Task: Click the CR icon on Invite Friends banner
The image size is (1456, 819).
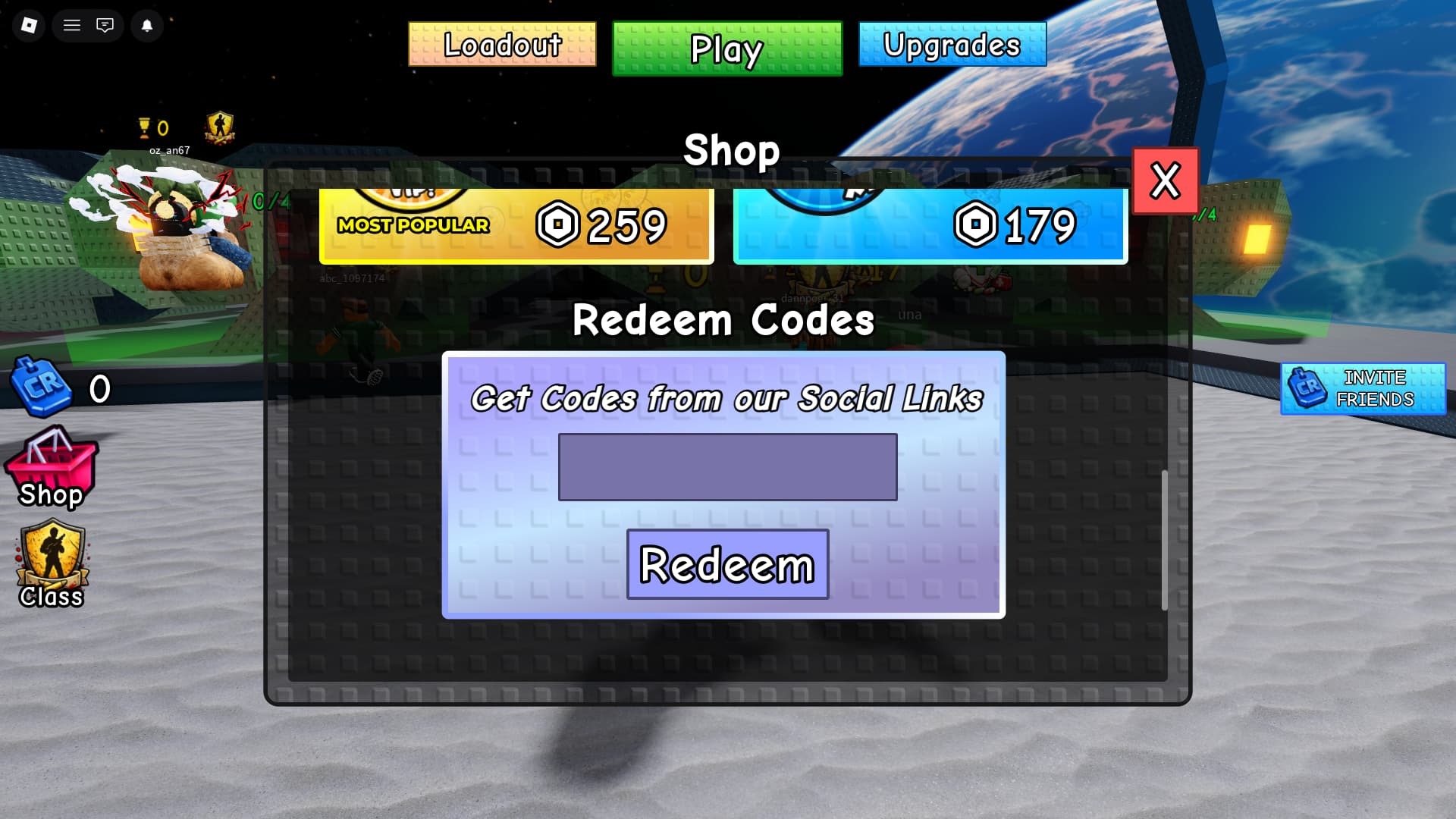Action: (1308, 389)
